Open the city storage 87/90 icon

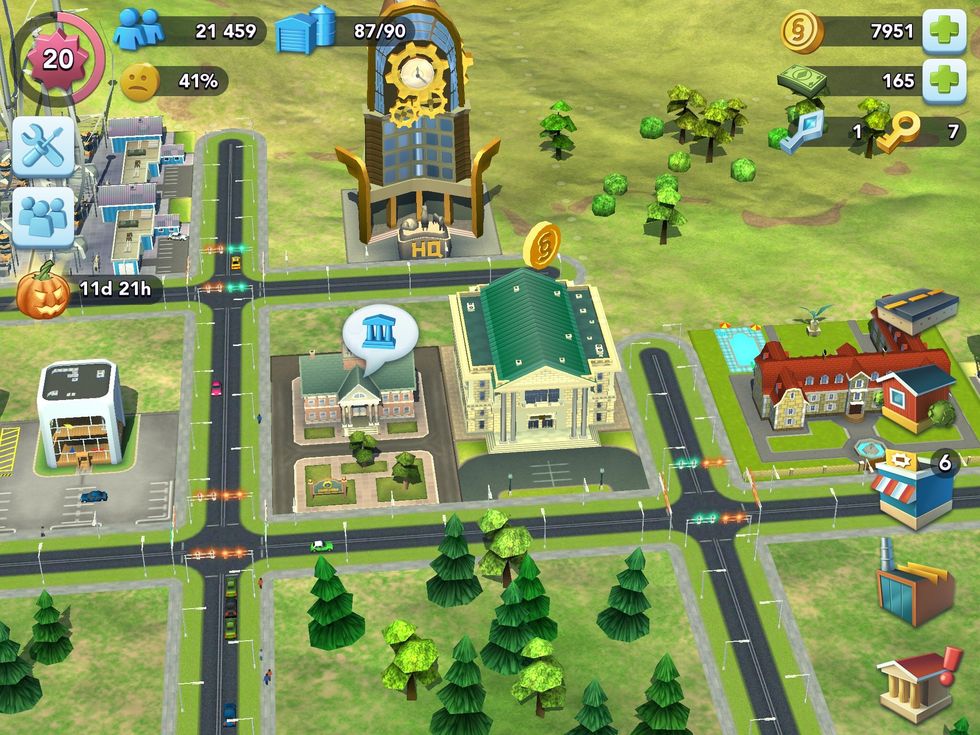click(306, 30)
